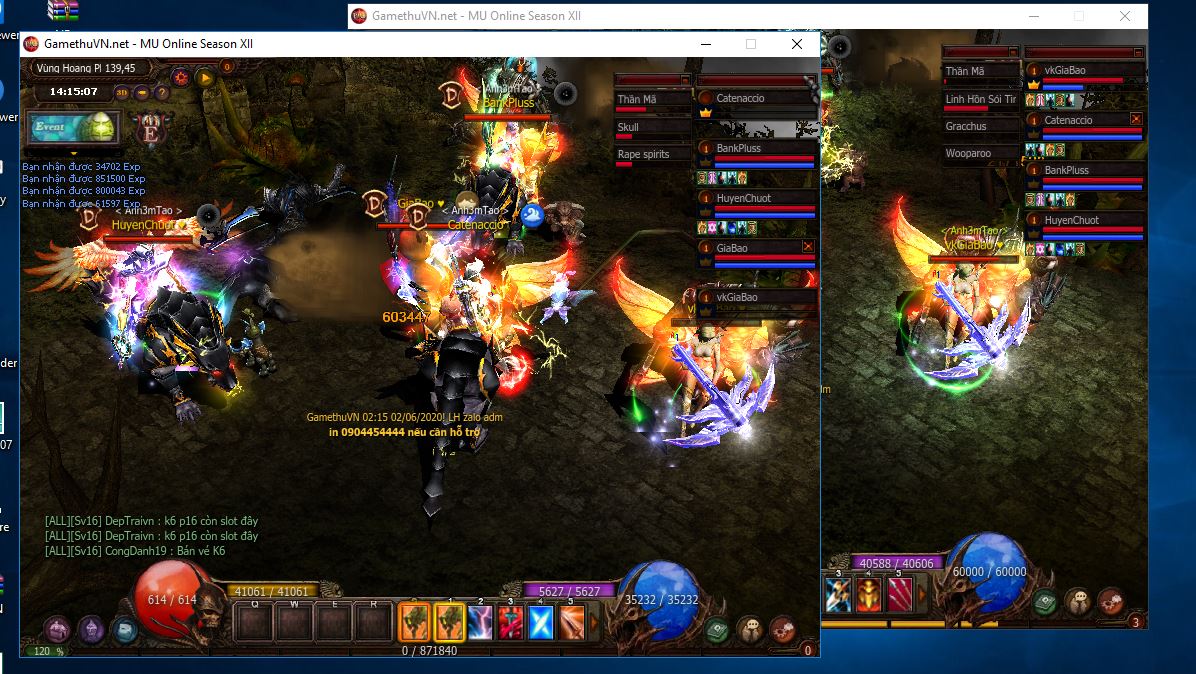This screenshot has height=674, width=1196.
Task: Open the speech bubble chat icon
Action: click(750, 629)
